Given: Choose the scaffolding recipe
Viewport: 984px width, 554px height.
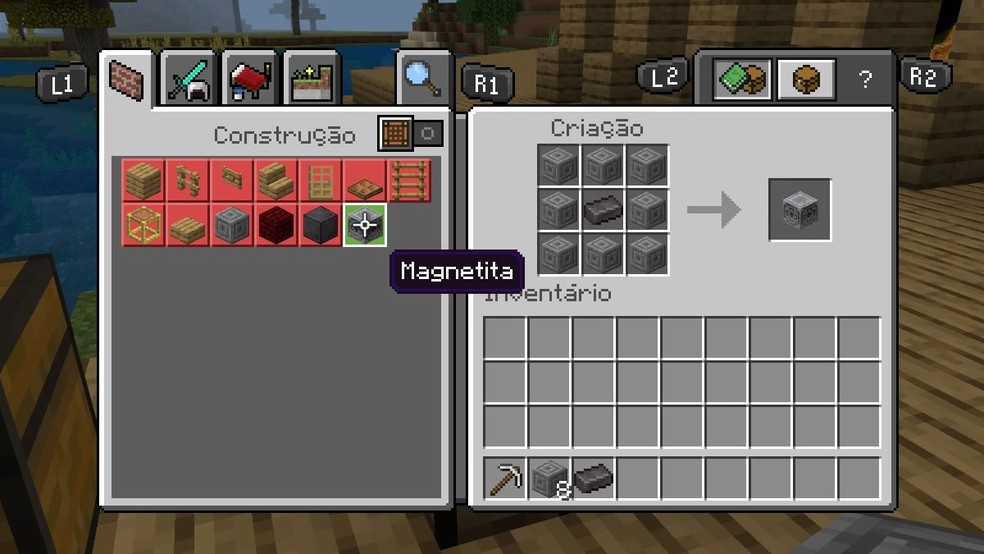Looking at the screenshot, I should (143, 224).
